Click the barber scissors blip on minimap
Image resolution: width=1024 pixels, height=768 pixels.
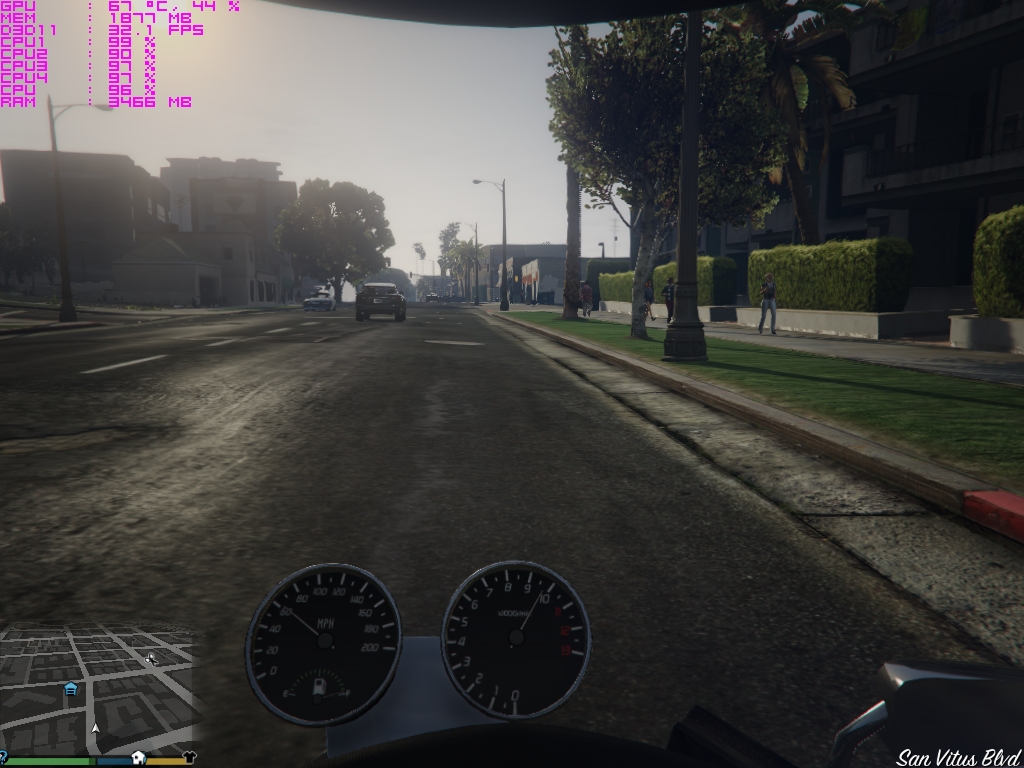click(151, 658)
